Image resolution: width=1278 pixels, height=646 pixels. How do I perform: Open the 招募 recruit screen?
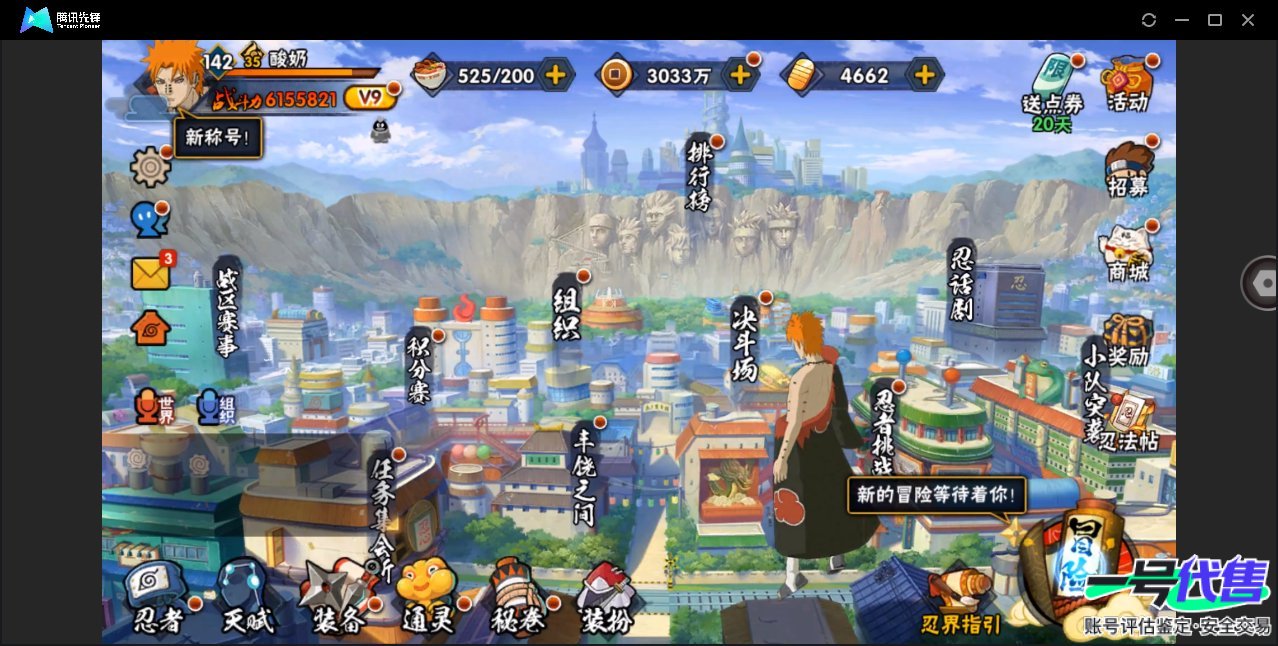click(1127, 168)
